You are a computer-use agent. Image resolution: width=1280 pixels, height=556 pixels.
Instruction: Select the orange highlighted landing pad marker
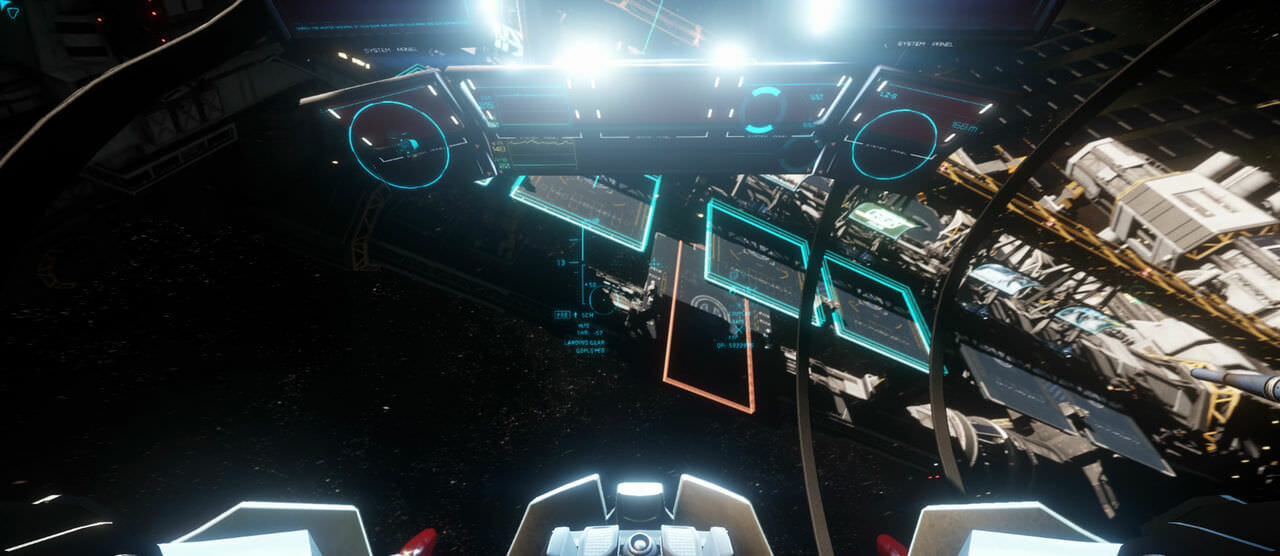click(x=708, y=326)
